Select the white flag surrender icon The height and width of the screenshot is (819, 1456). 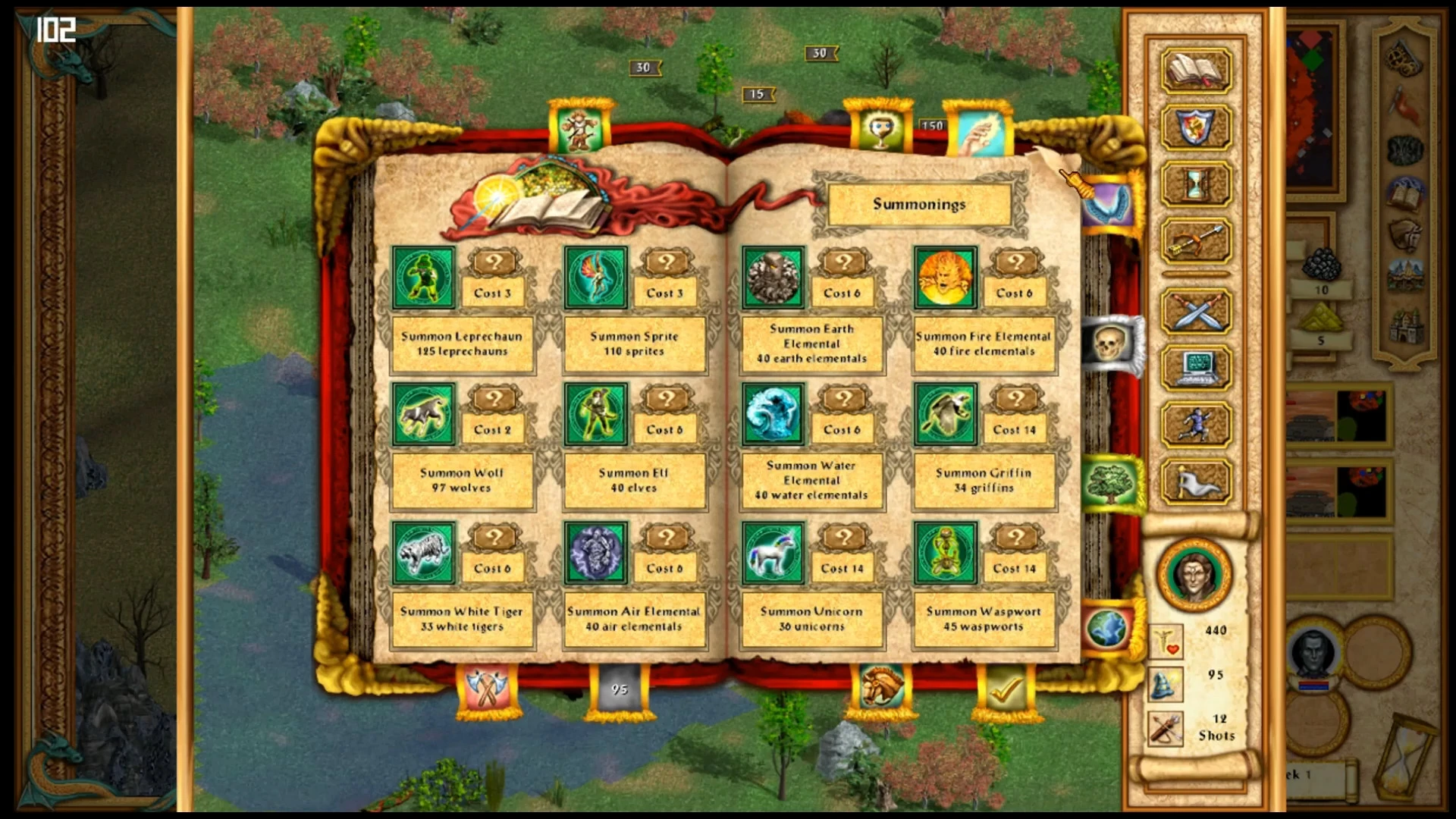1194,480
